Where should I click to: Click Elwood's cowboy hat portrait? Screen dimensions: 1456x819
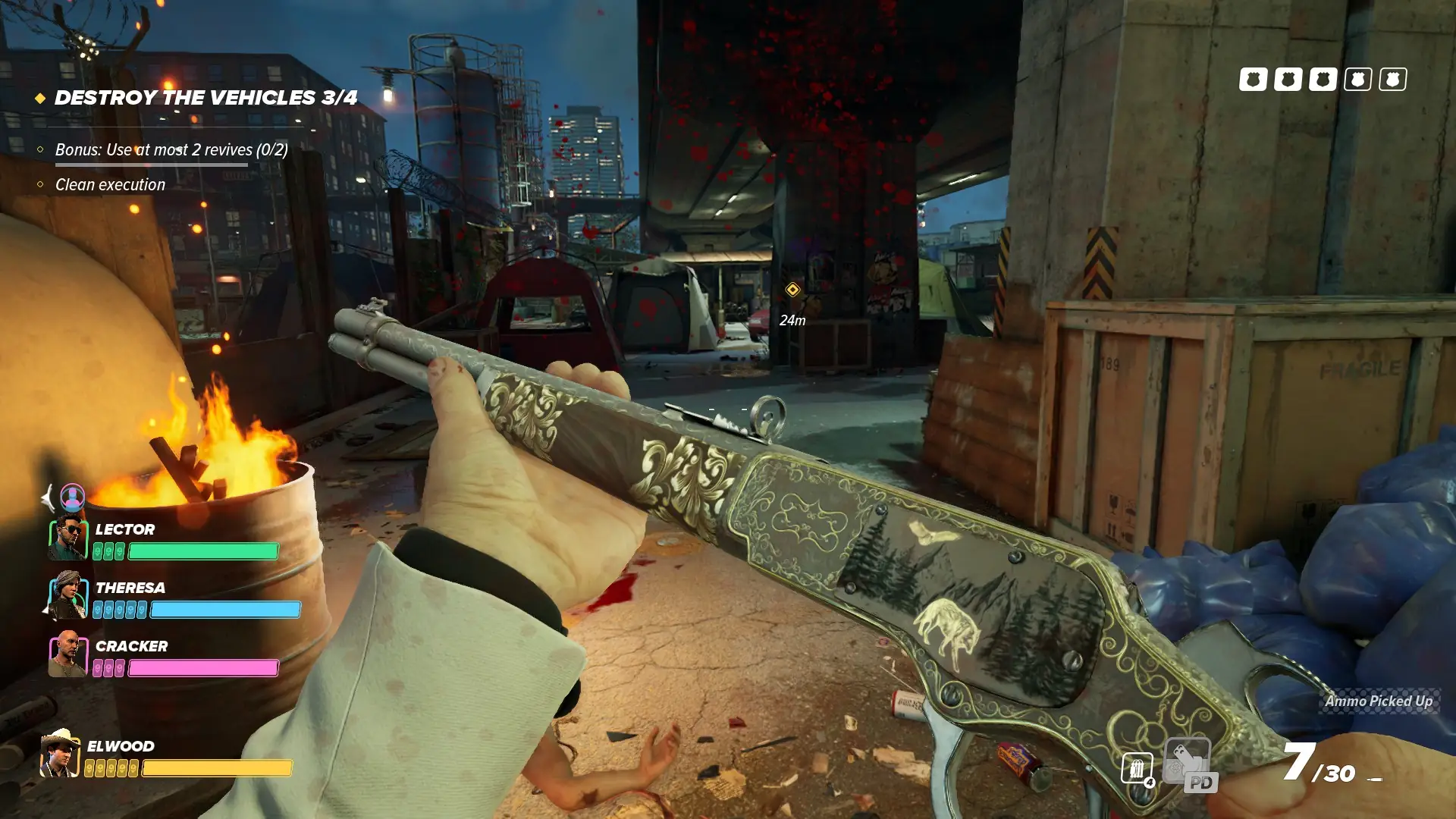pos(60,754)
